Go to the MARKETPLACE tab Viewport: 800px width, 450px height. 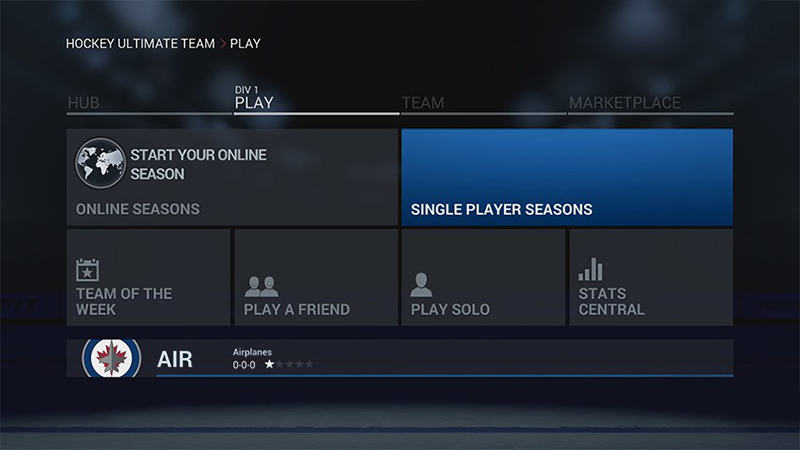[x=625, y=103]
